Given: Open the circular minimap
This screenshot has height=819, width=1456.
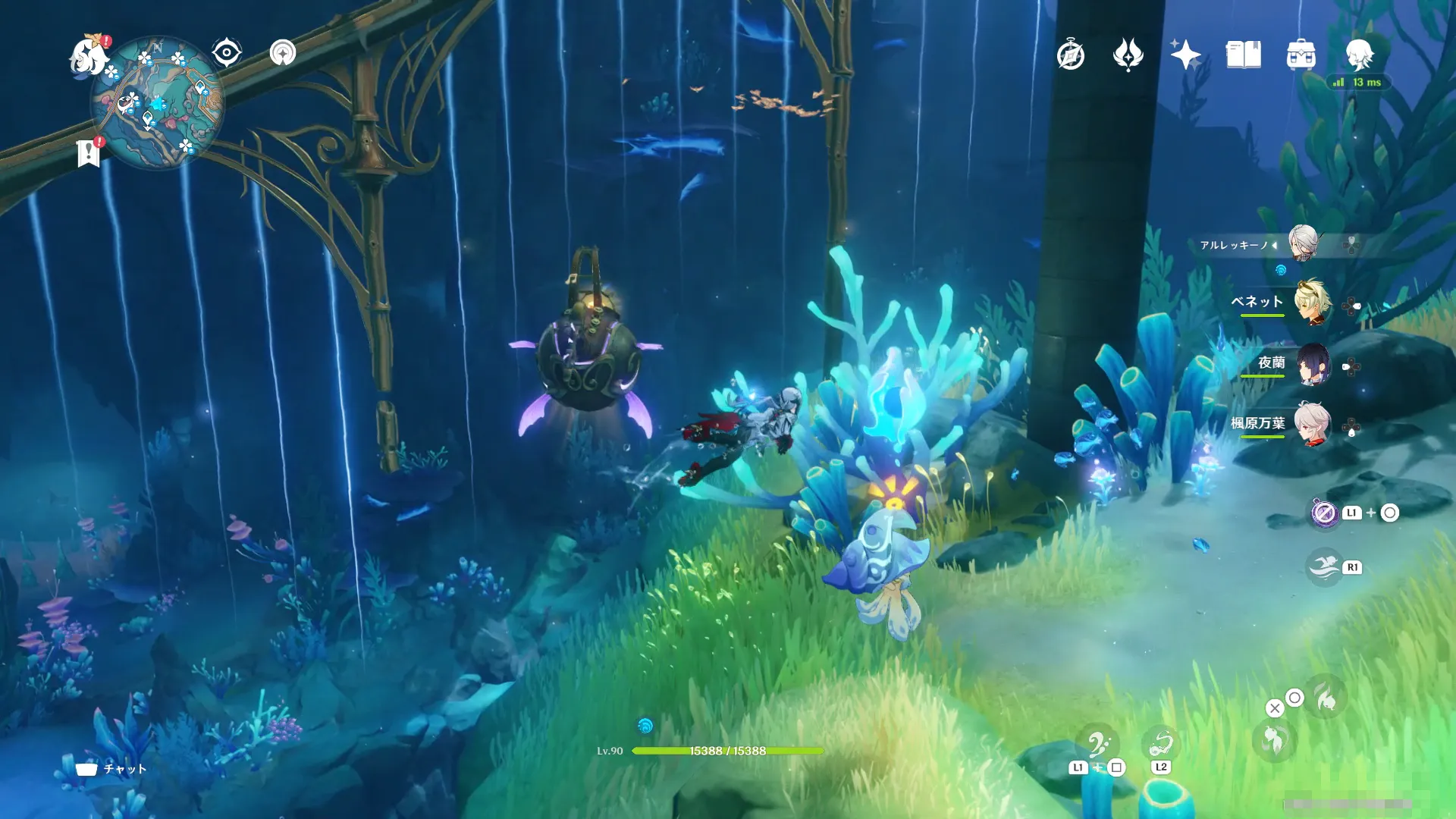Looking at the screenshot, I should [x=157, y=103].
